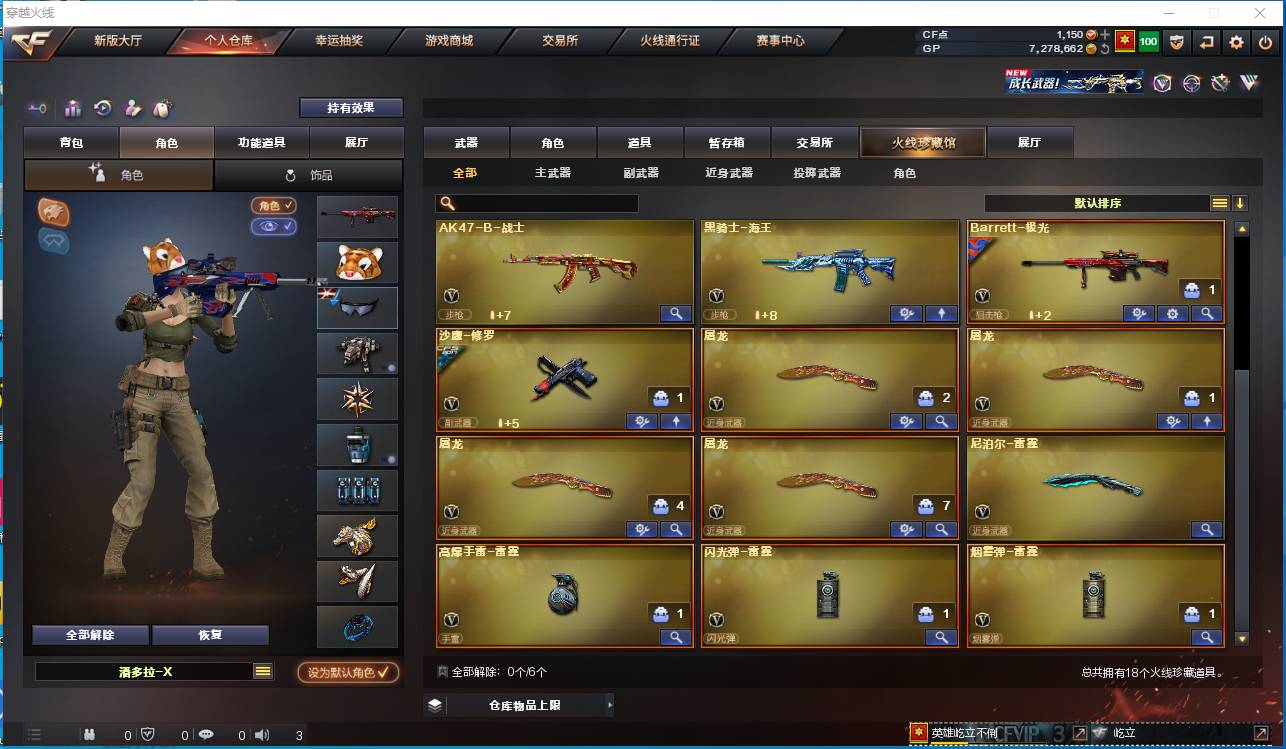This screenshot has width=1286, height=749.
Task: Click the gift box icon on 沙鹰-修罗 card
Action: click(662, 396)
